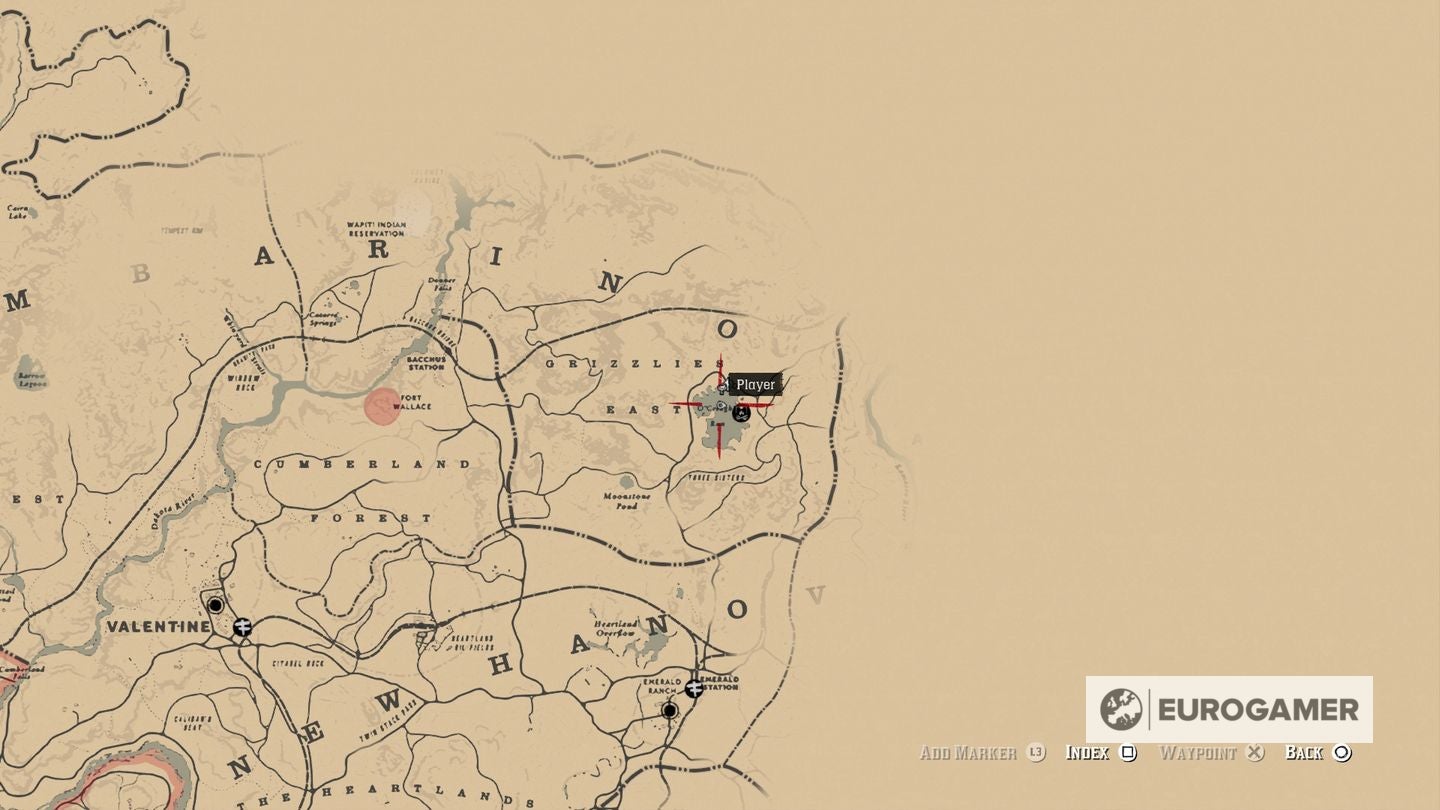The image size is (1440, 810).
Task: Open the map Index
Action: (1088, 753)
